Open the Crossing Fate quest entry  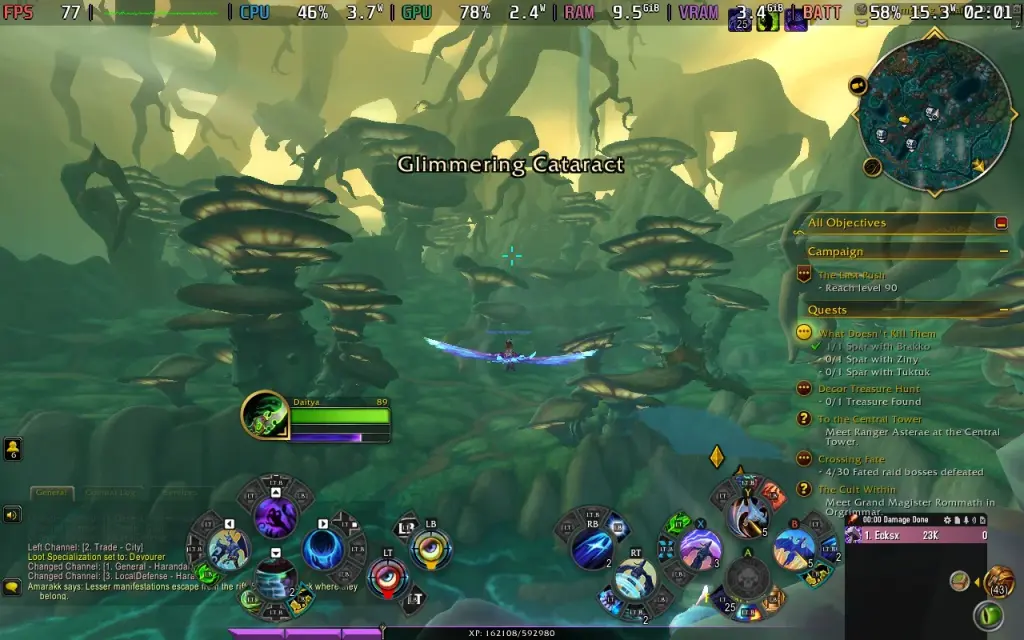[851, 459]
